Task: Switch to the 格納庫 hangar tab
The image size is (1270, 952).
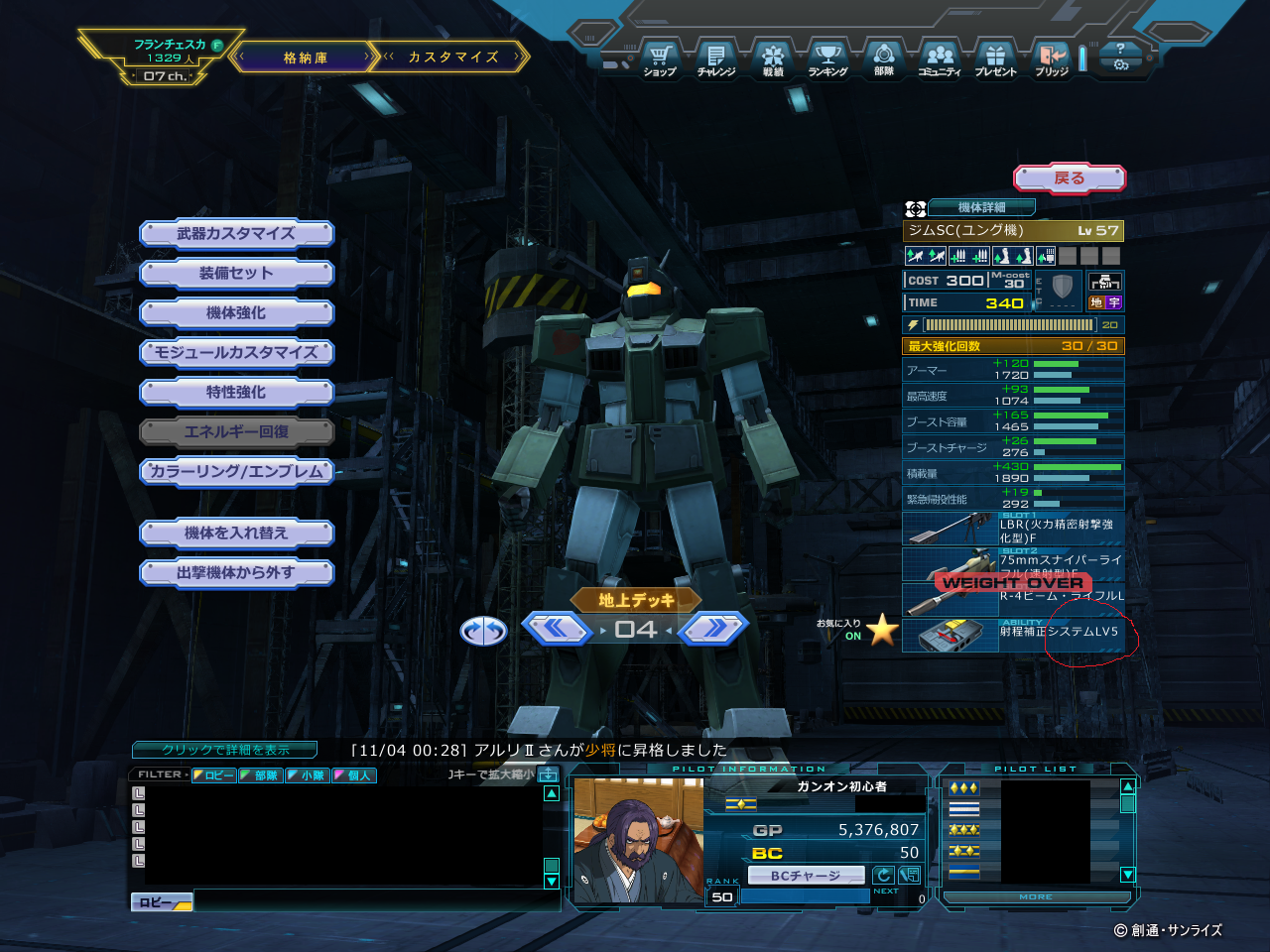Action: pyautogui.click(x=305, y=58)
